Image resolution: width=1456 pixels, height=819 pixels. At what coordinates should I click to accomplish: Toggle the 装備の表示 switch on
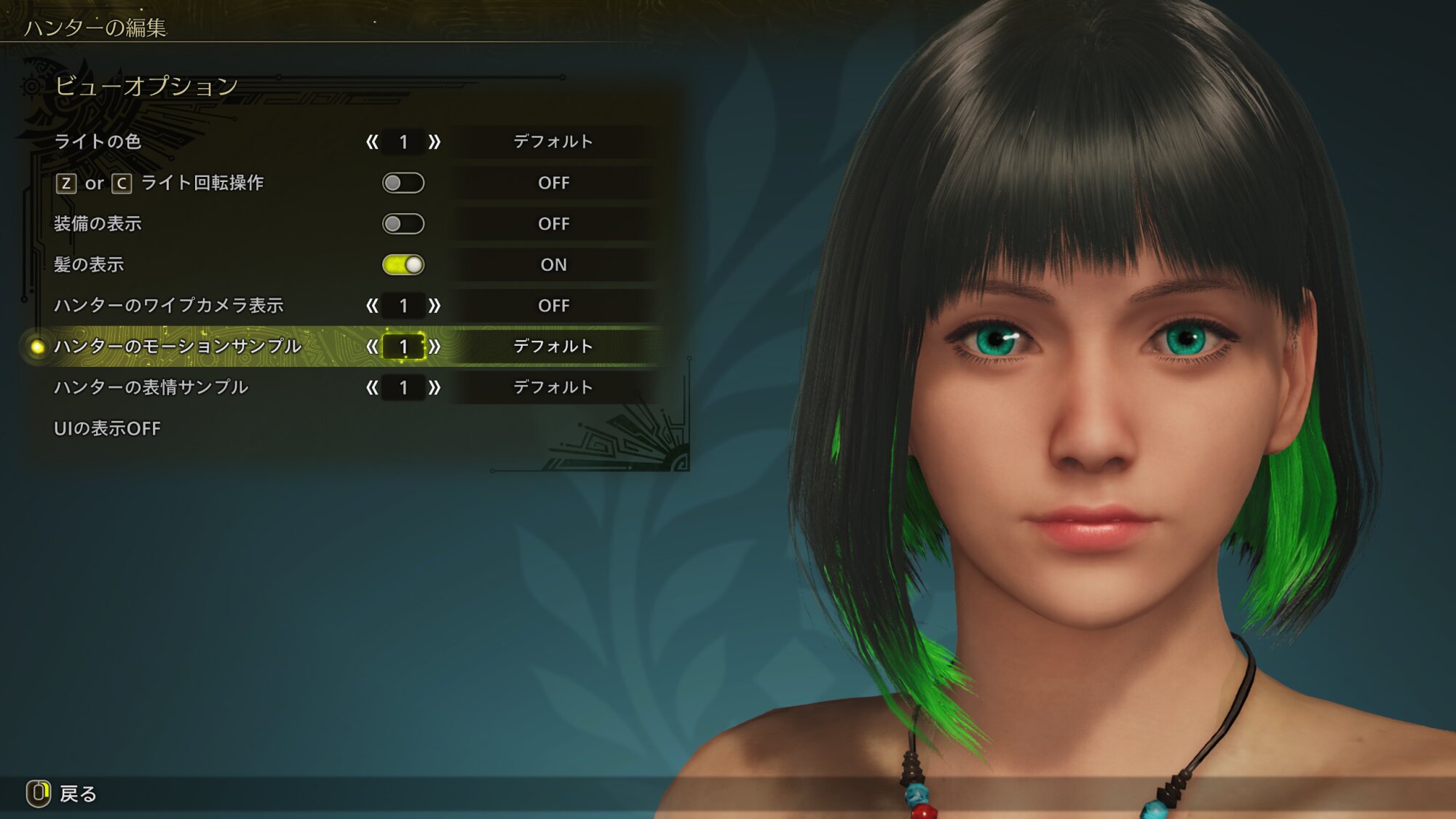tap(403, 223)
